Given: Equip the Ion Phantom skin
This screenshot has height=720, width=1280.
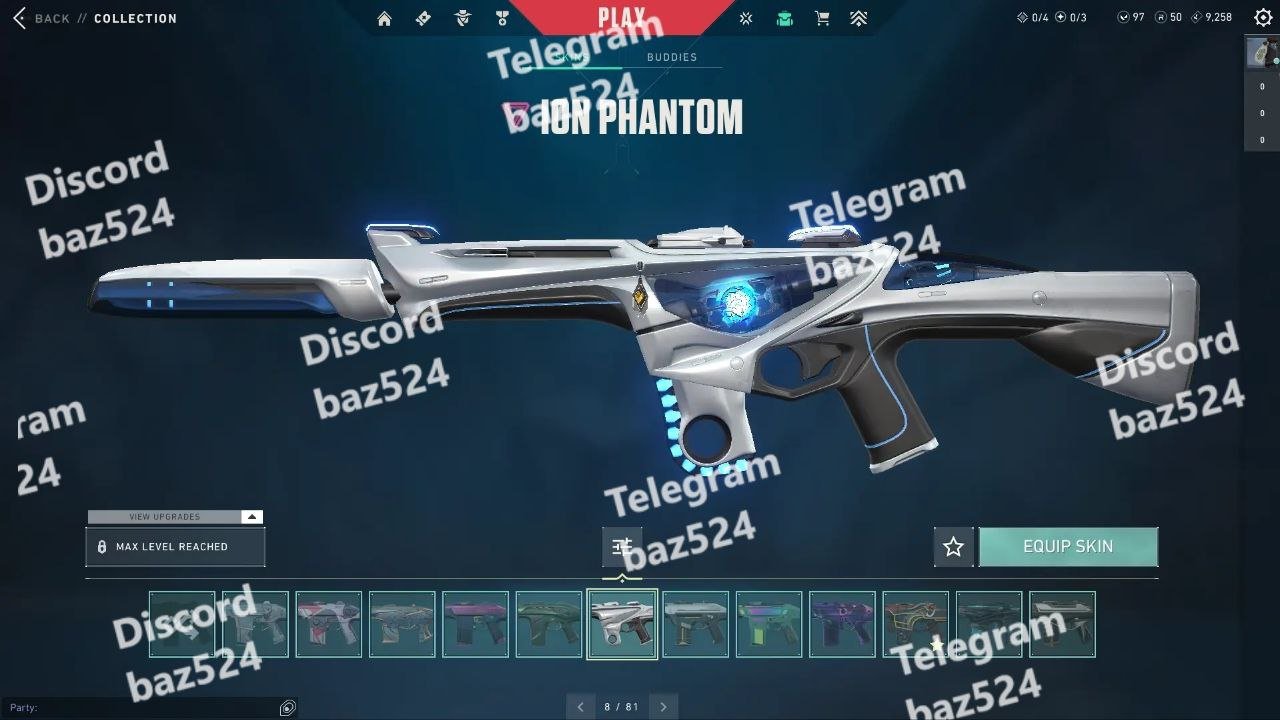Looking at the screenshot, I should 1068,547.
